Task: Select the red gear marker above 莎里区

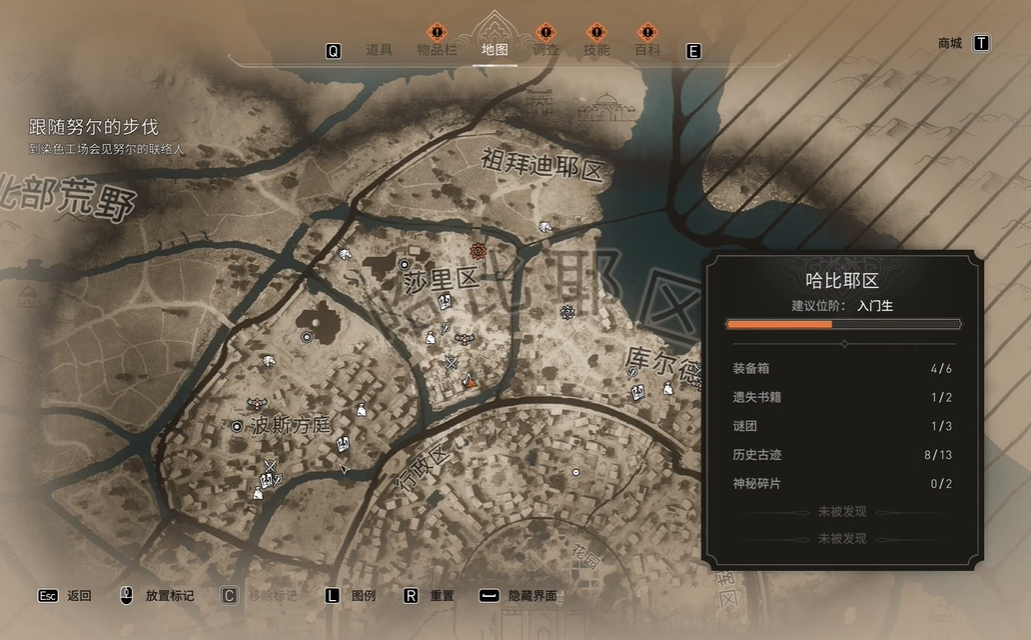Action: click(478, 250)
